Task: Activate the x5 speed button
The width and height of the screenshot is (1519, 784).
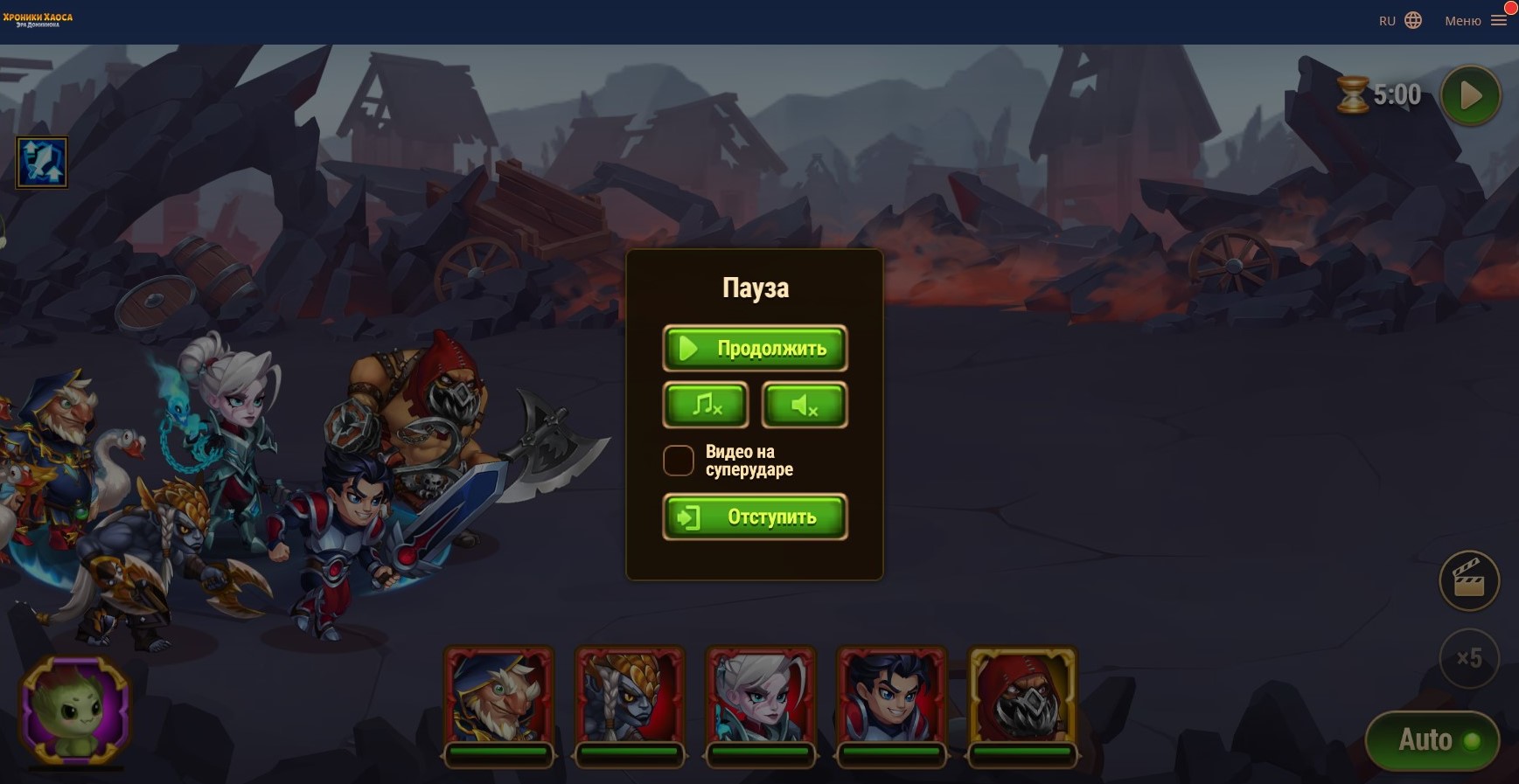Action: coord(1469,657)
